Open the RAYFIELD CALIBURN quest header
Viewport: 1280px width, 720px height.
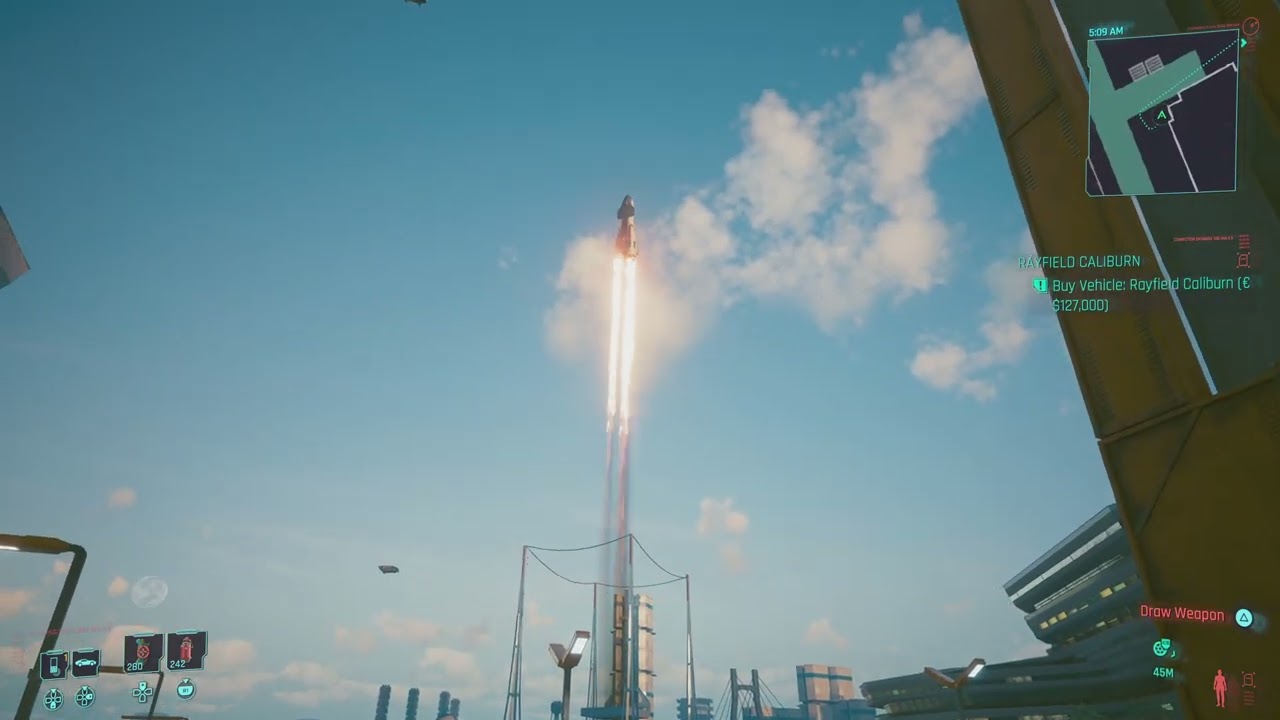pos(1078,261)
